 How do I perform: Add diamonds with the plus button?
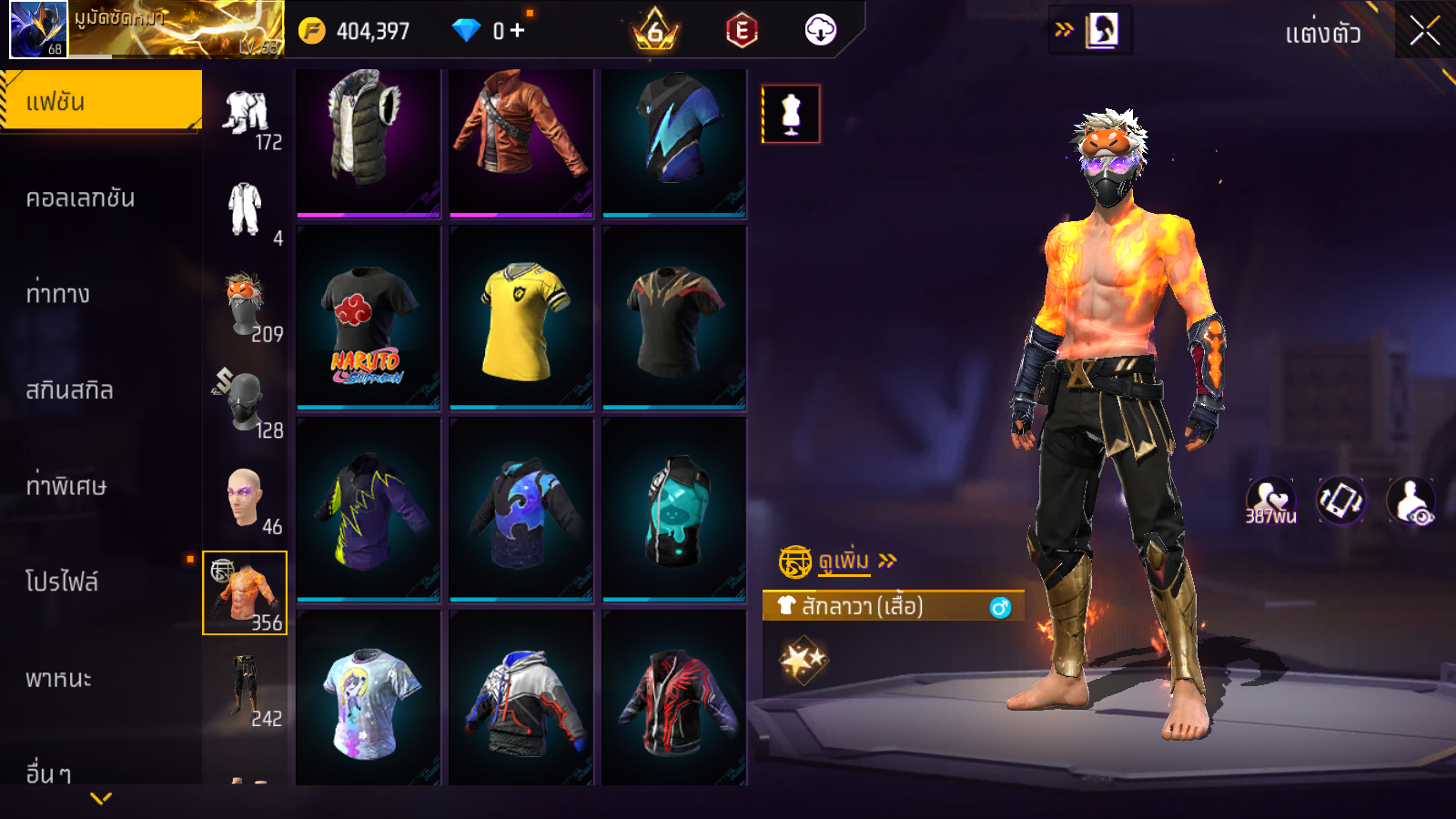coord(517,31)
